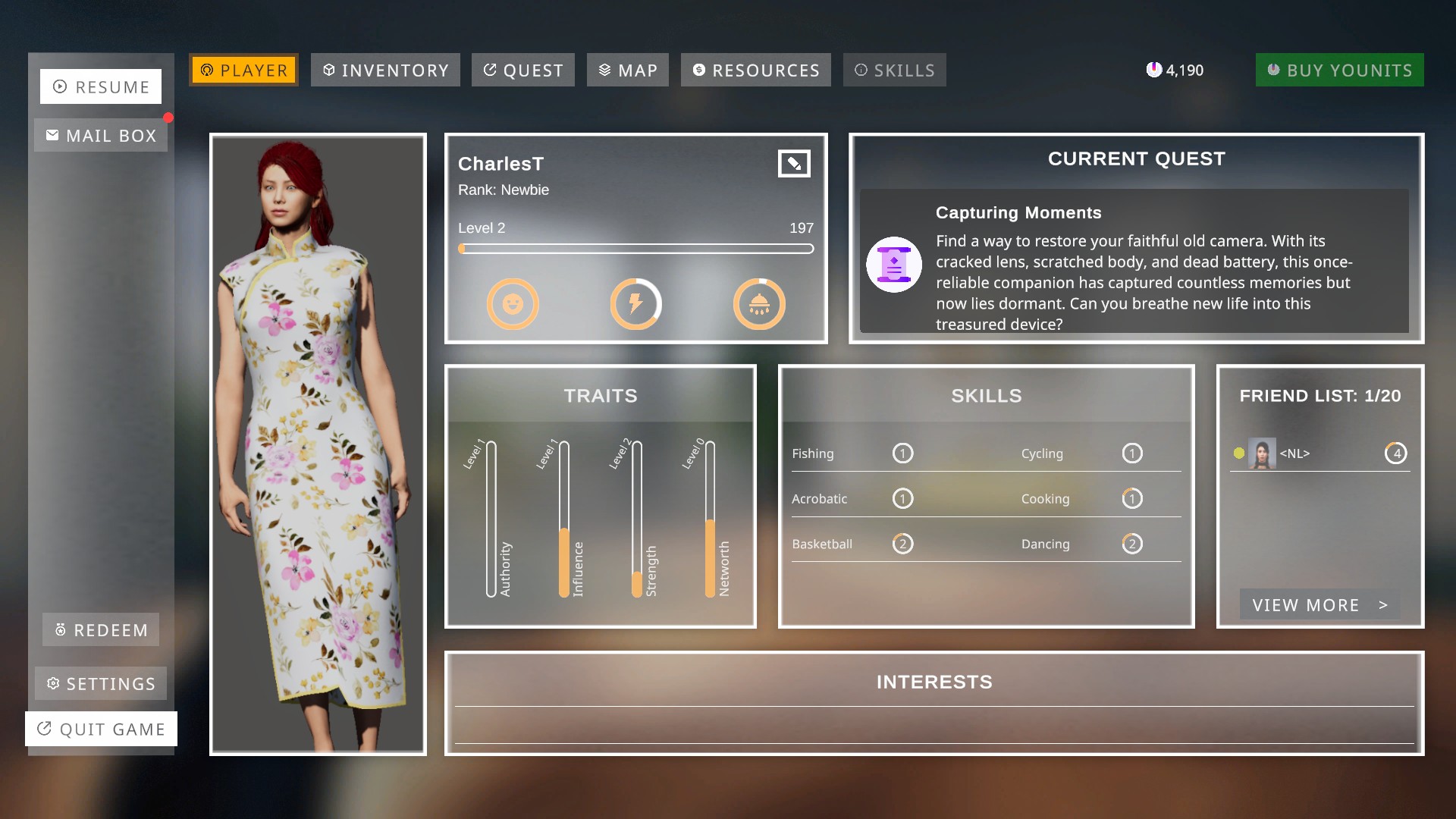The height and width of the screenshot is (819, 1456).
Task: Toggle the yellow online status dot in Friend List
Action: tap(1238, 452)
